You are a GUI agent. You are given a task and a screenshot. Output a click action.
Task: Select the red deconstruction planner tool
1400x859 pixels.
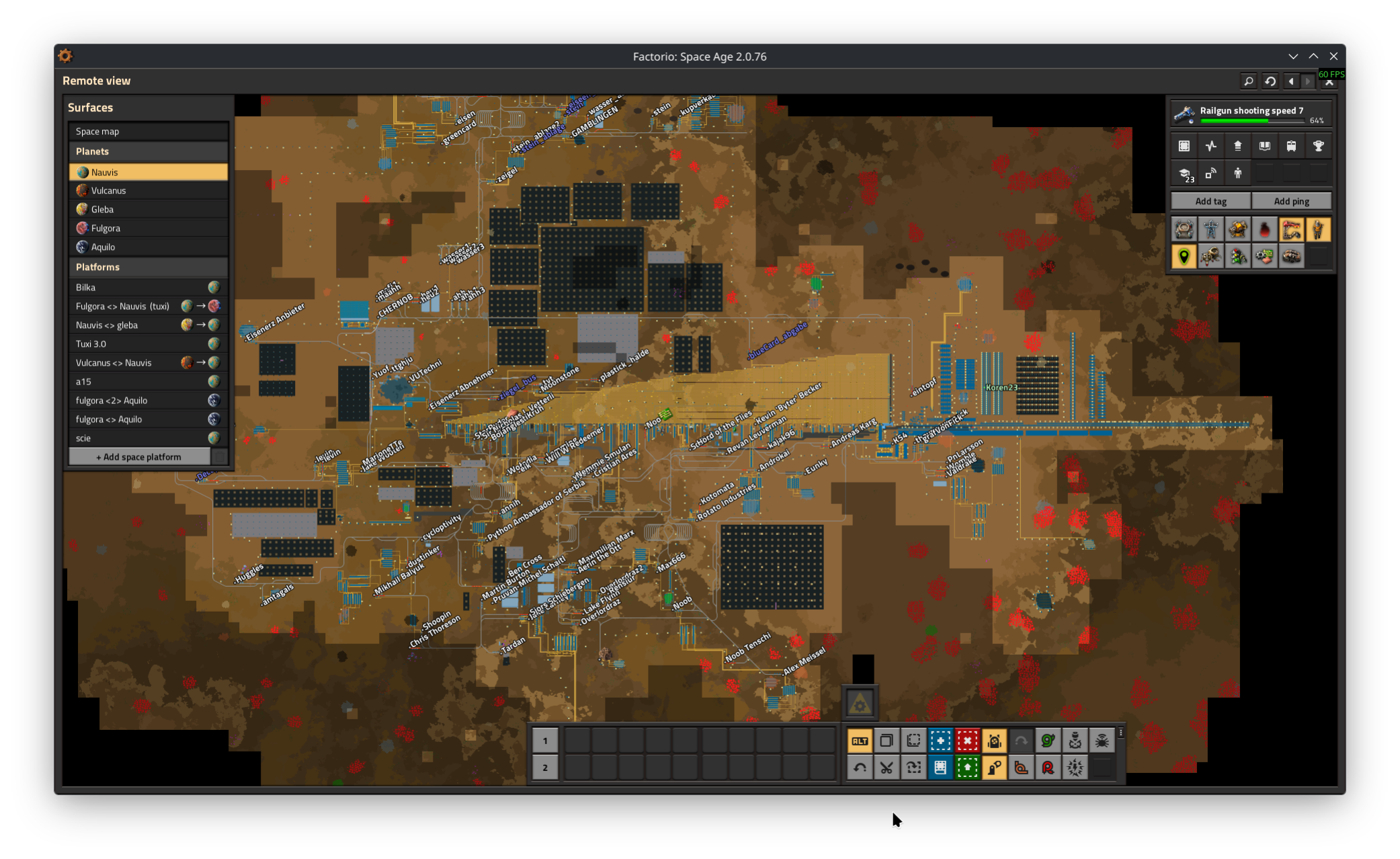point(967,741)
